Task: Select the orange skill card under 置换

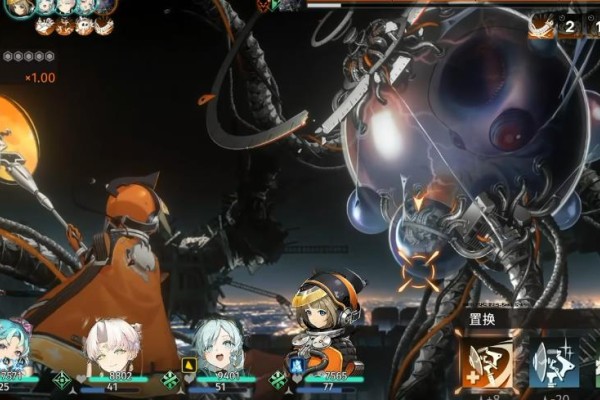Action: (487, 364)
